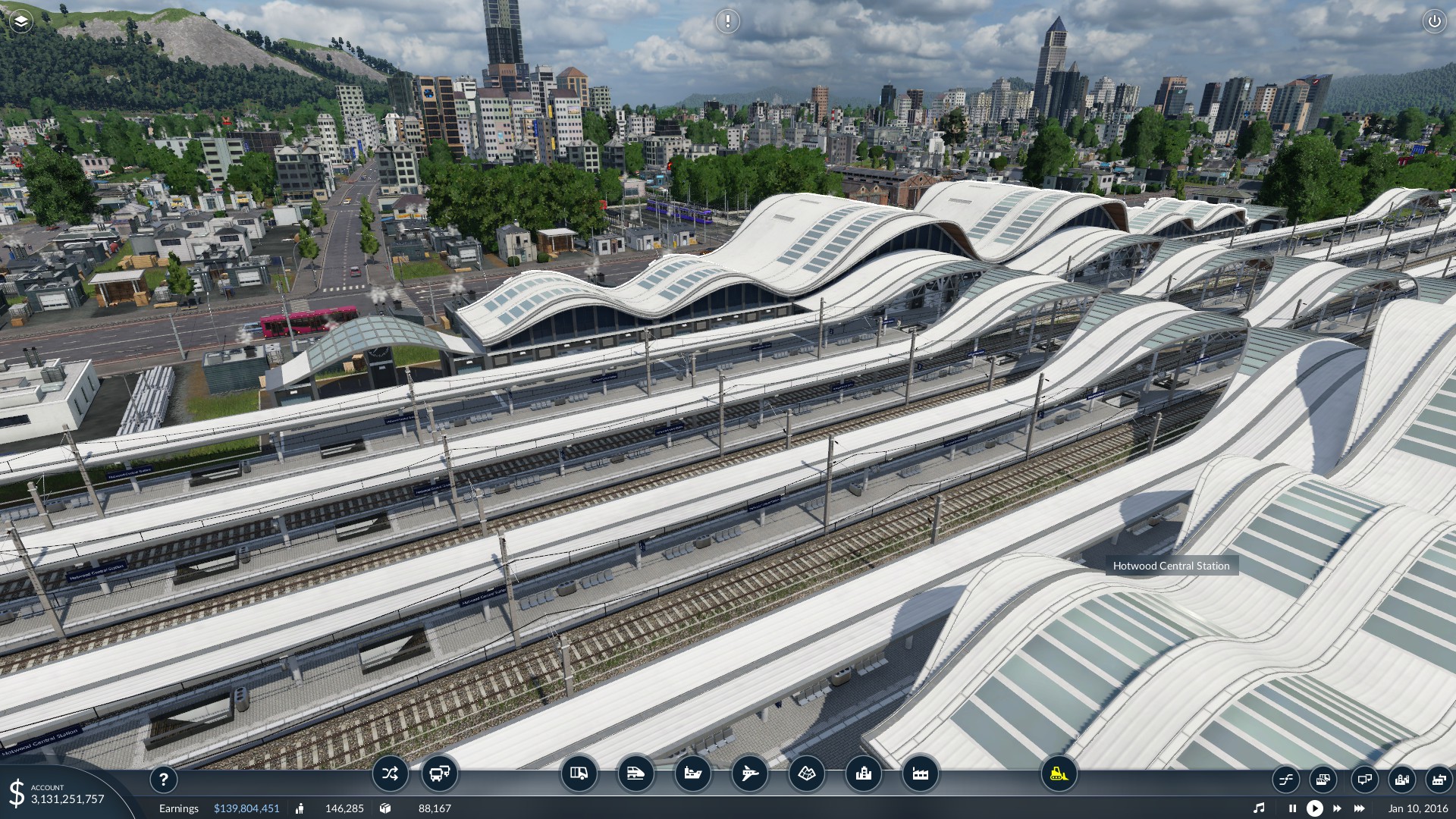Open the line manager shuffle-arrows icon
Viewport: 1456px width, 819px height.
click(x=390, y=773)
